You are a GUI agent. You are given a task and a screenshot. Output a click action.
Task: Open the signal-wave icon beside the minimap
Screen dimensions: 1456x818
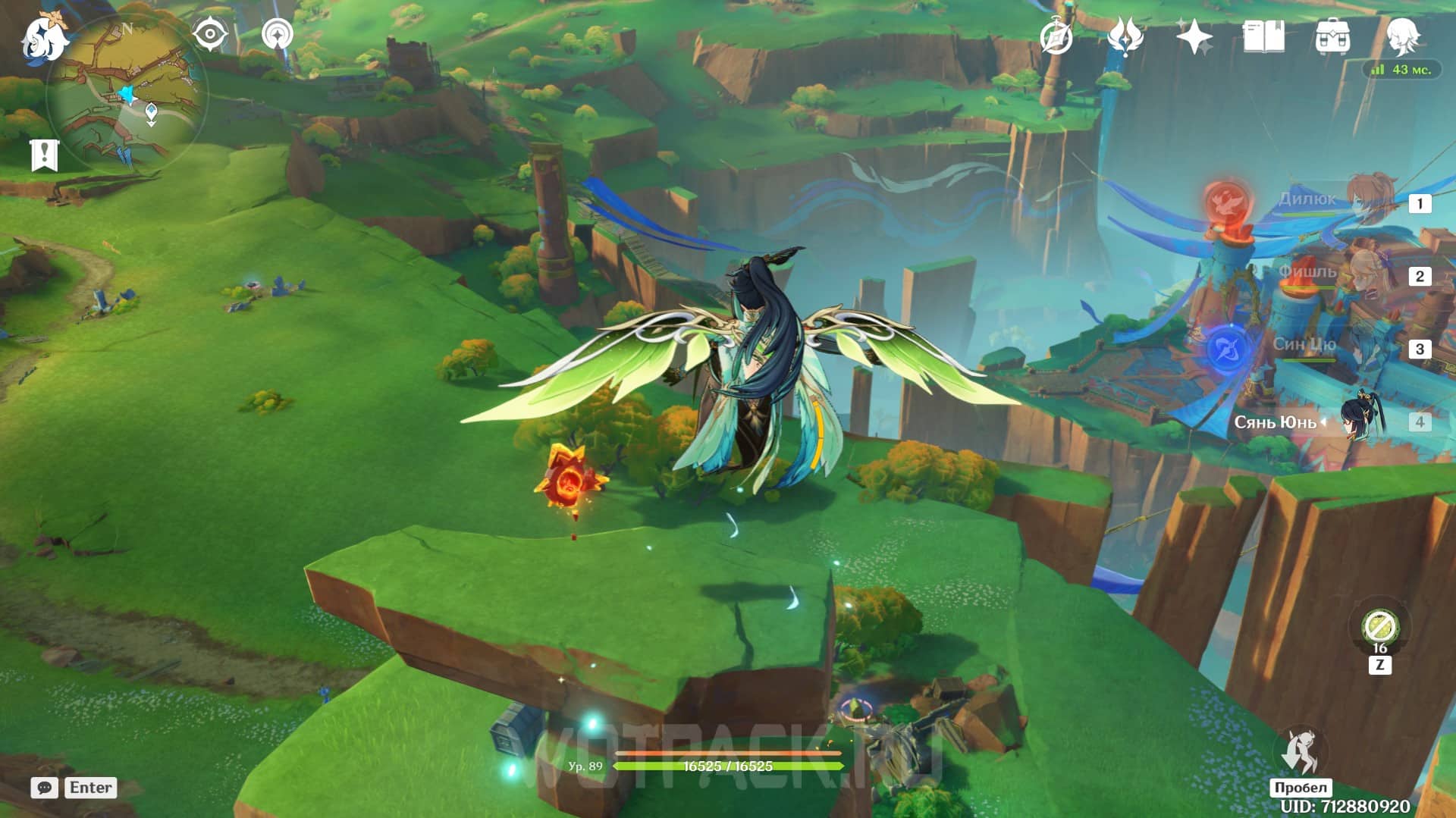coord(278,35)
